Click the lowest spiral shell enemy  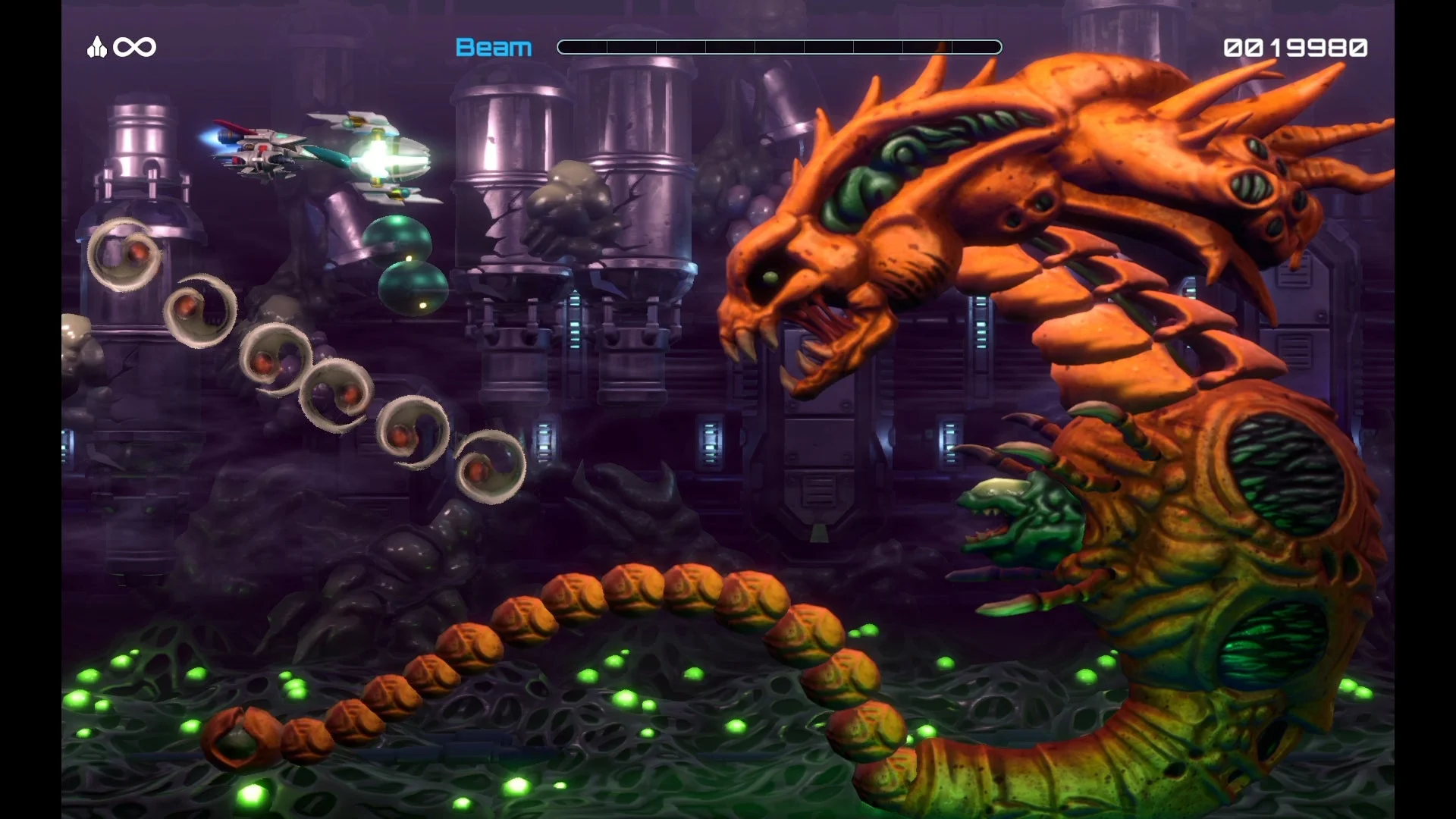pyautogui.click(x=493, y=466)
